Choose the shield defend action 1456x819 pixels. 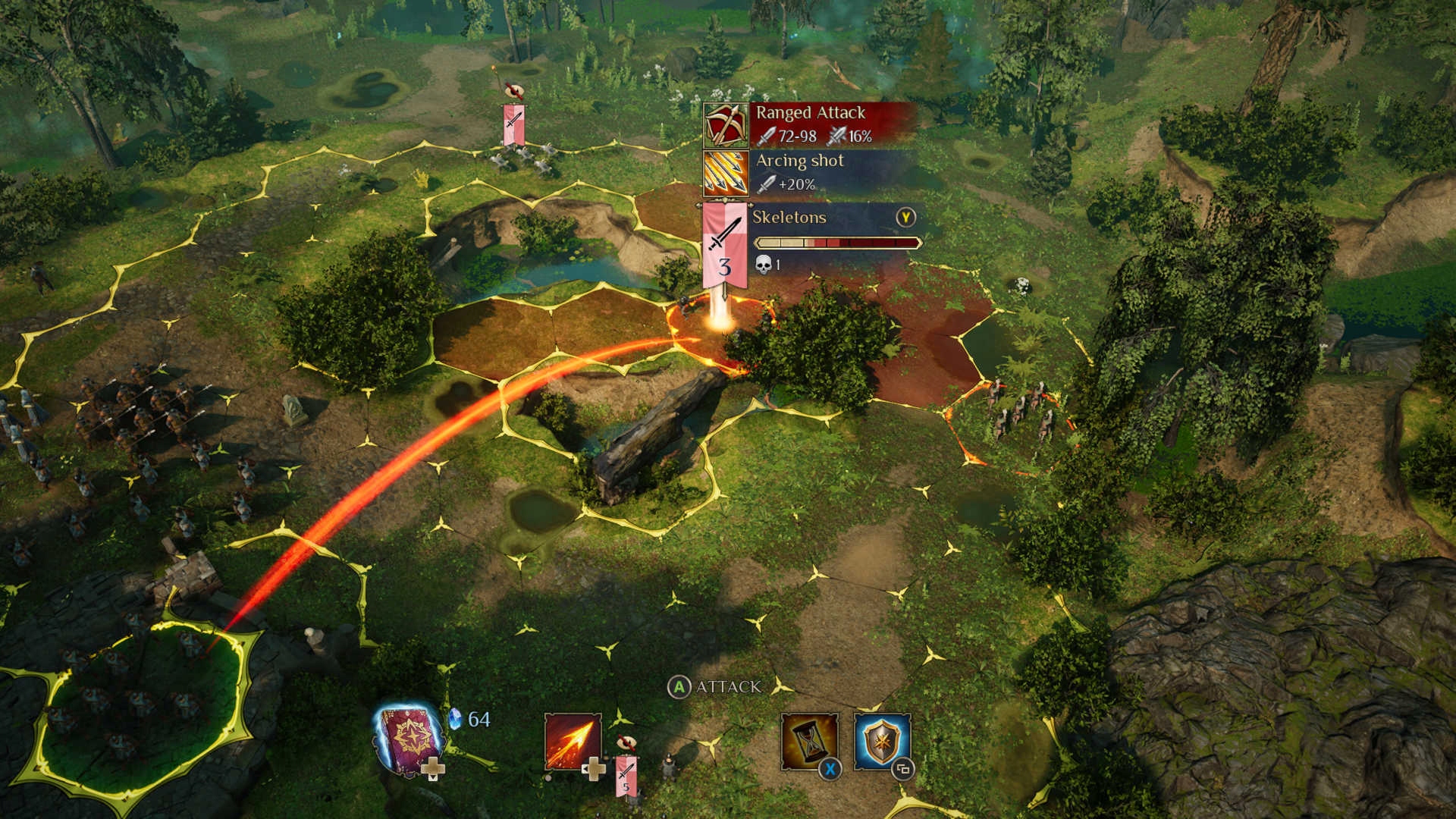tap(881, 741)
